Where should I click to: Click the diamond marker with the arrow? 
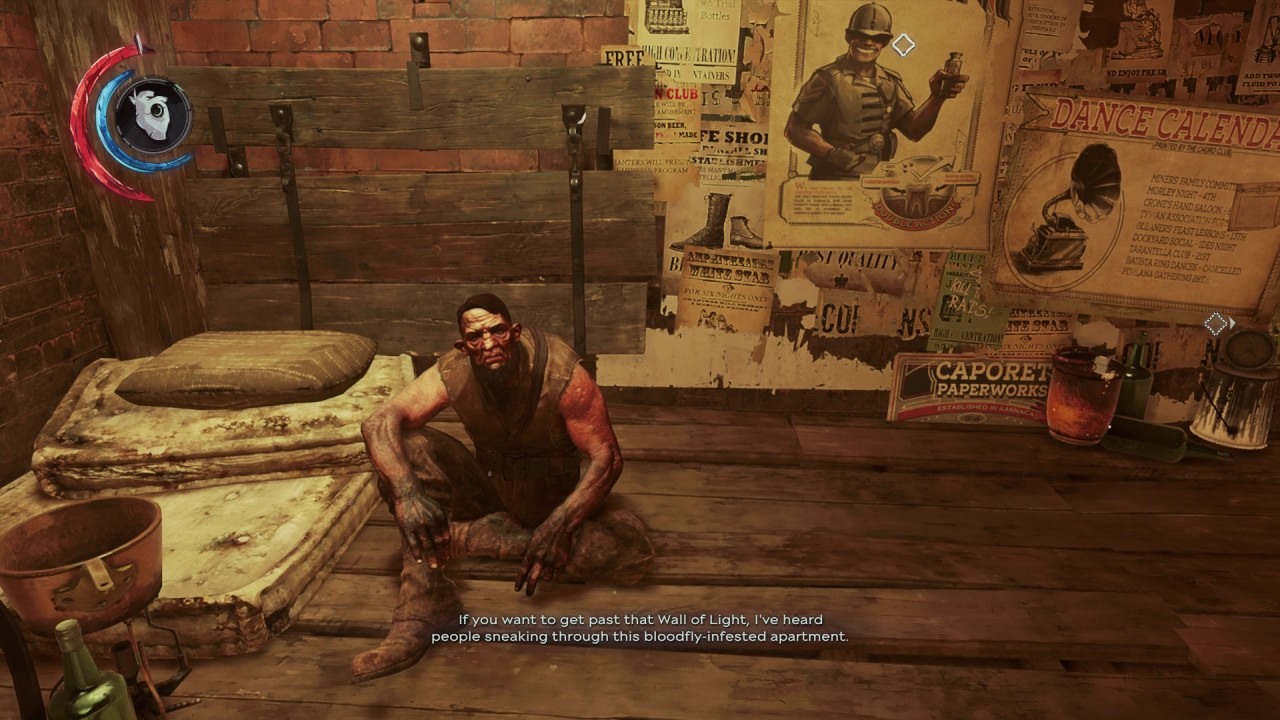click(1216, 324)
